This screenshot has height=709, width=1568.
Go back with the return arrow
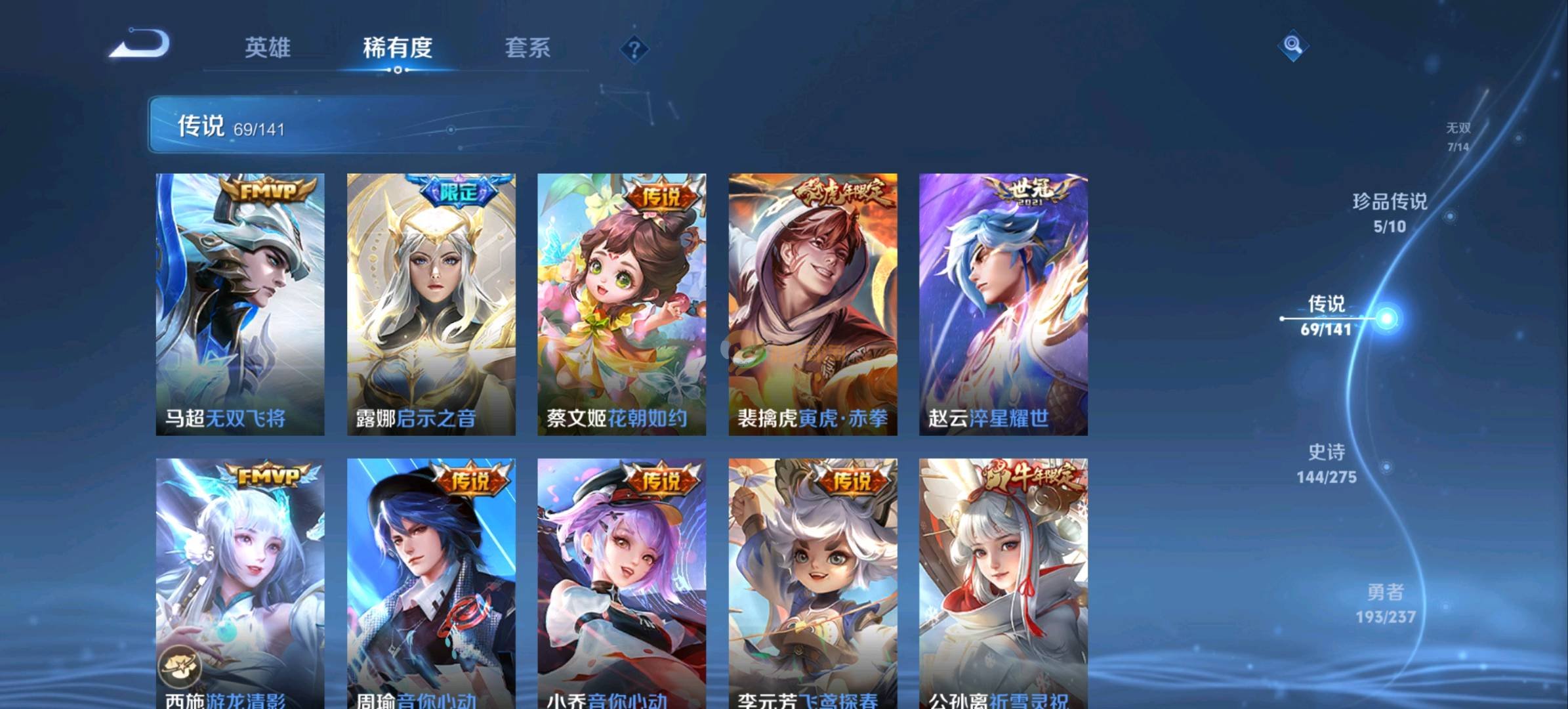[140, 45]
